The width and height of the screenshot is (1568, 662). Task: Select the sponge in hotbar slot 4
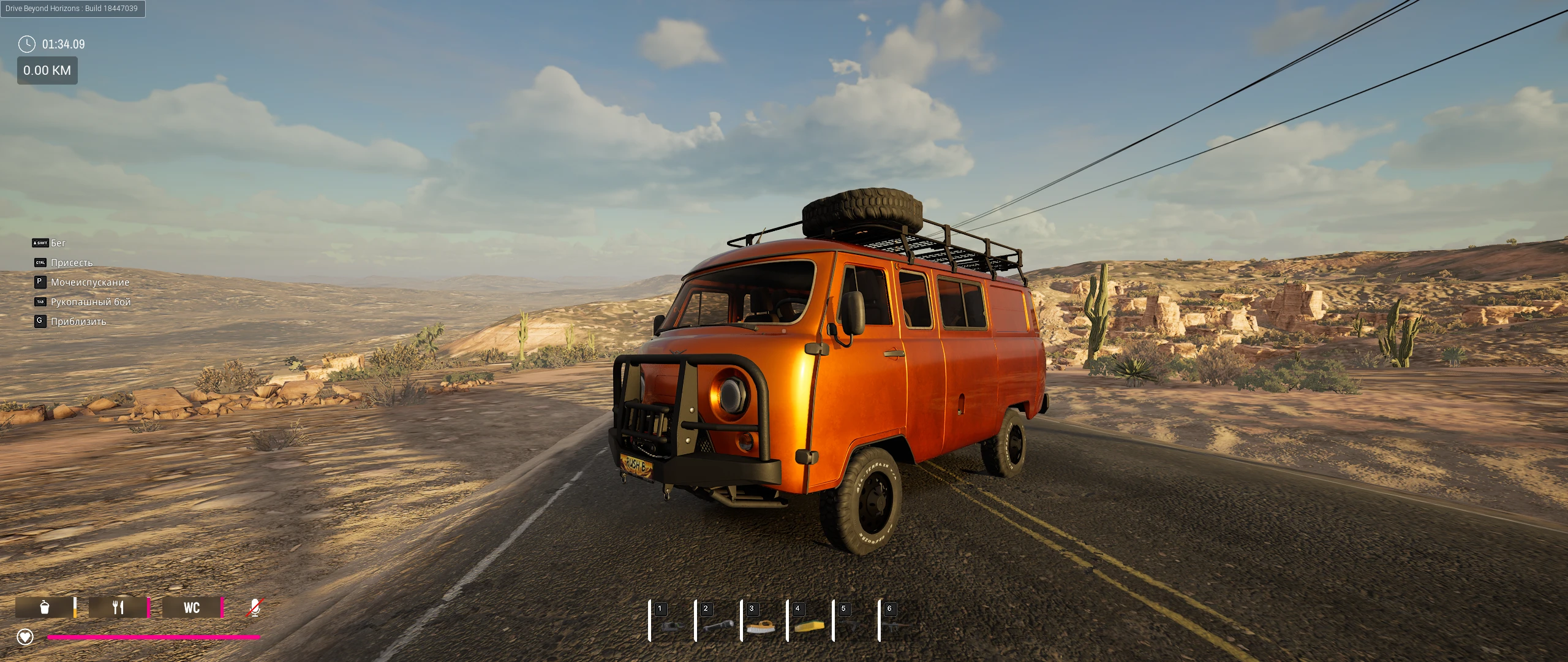[x=809, y=626]
